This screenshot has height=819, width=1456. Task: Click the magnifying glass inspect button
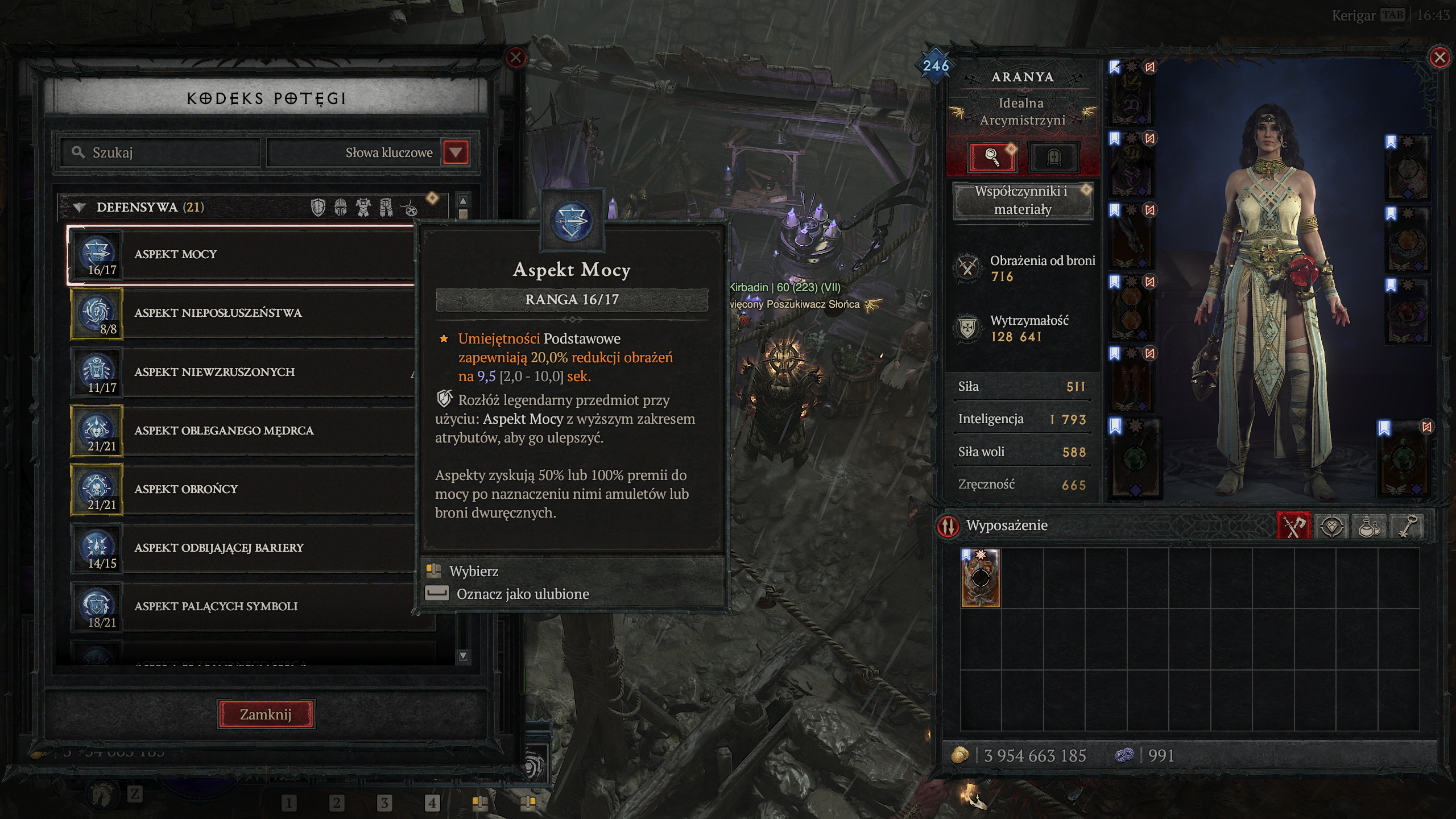point(992,156)
